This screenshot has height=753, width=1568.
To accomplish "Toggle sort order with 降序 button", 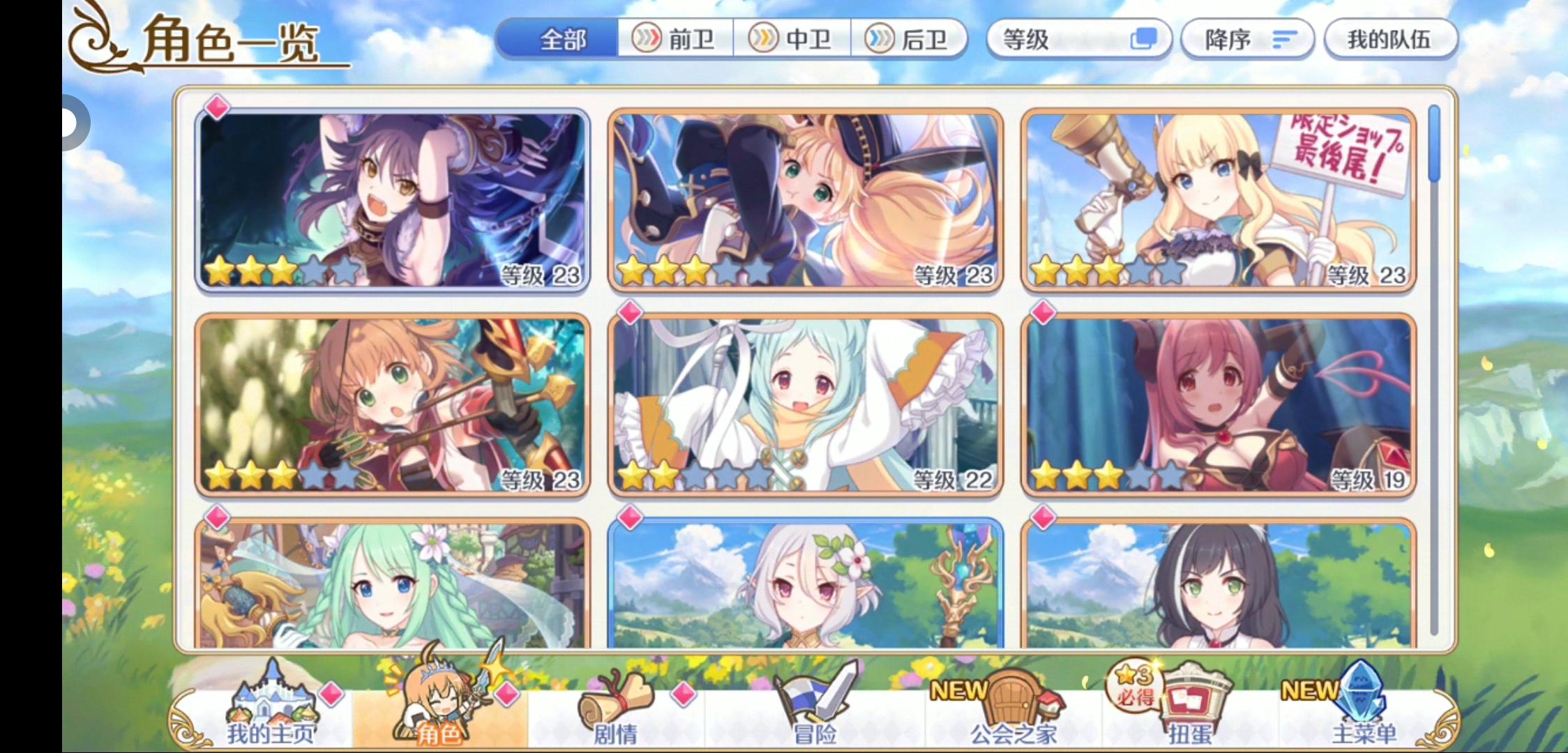I will (x=1247, y=40).
